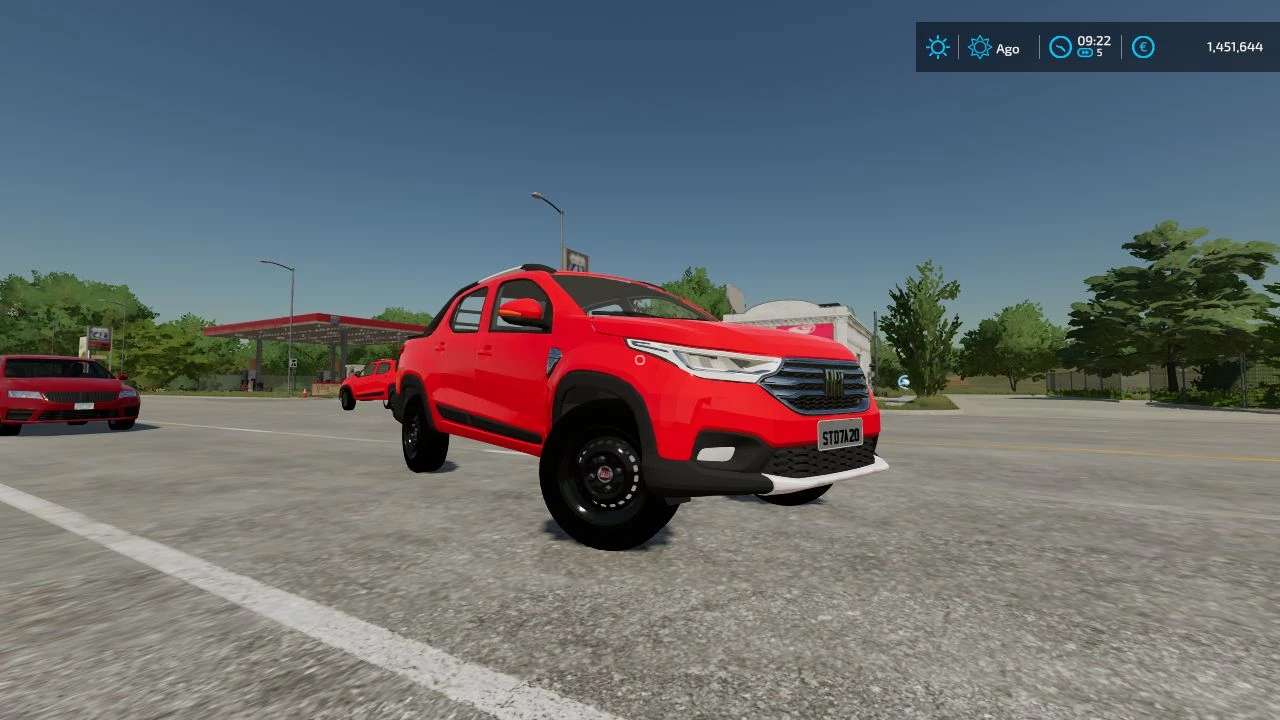Click the clock icon in the HUD

coord(1061,45)
